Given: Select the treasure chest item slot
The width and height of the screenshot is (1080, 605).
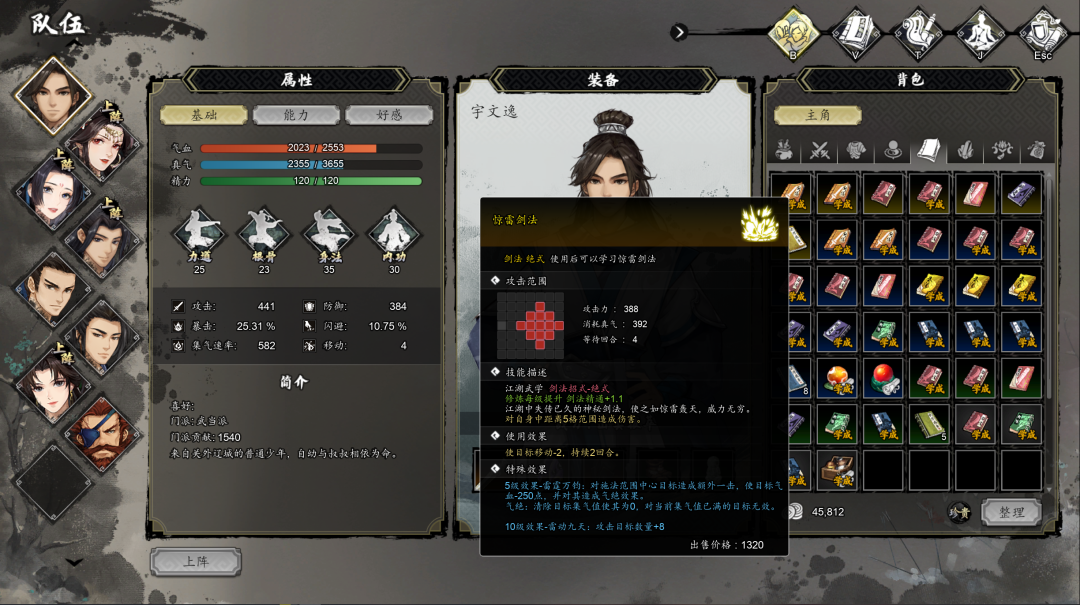Looking at the screenshot, I should pyautogui.click(x=838, y=470).
